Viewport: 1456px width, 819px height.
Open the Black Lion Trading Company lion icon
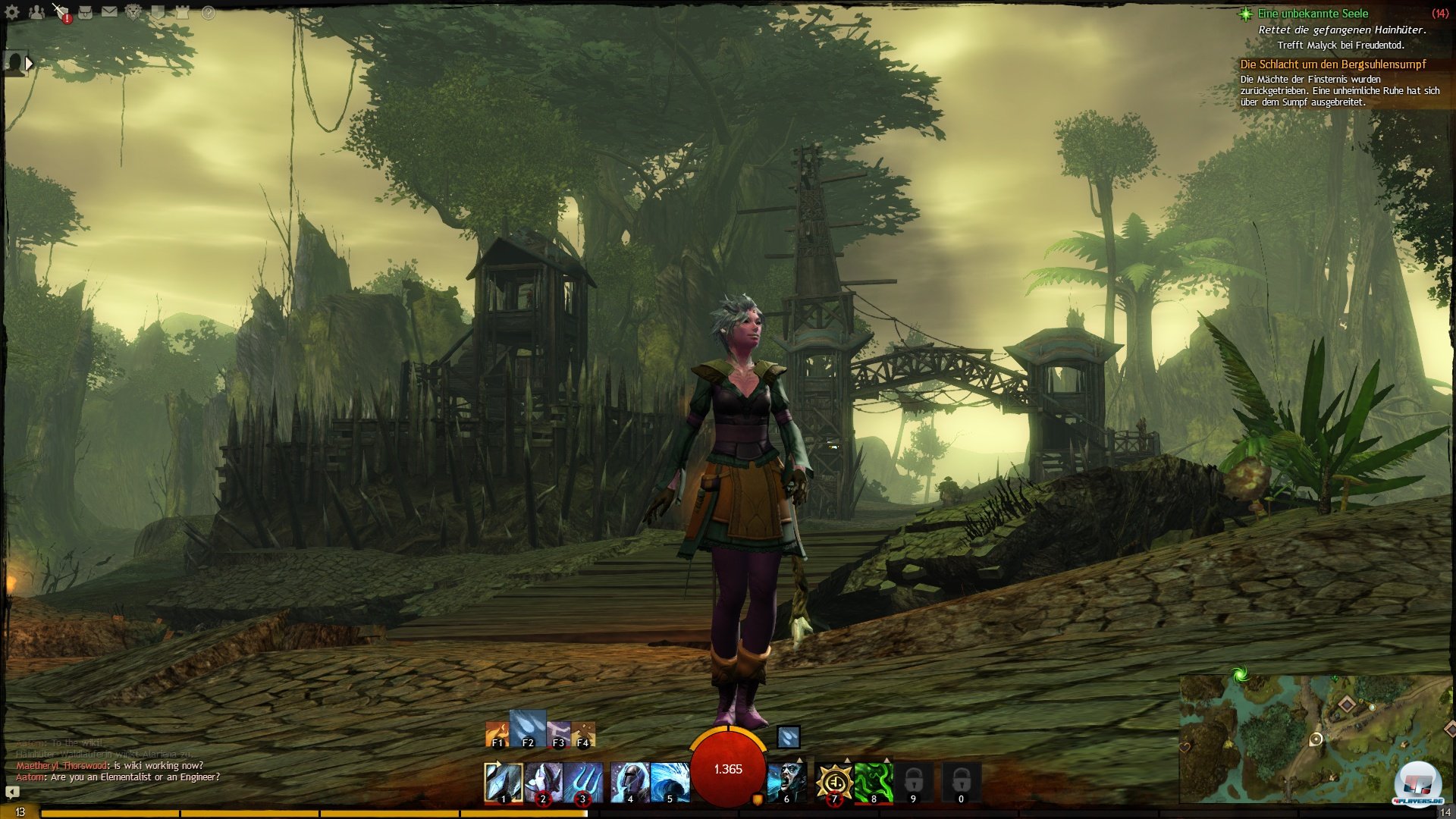point(133,12)
